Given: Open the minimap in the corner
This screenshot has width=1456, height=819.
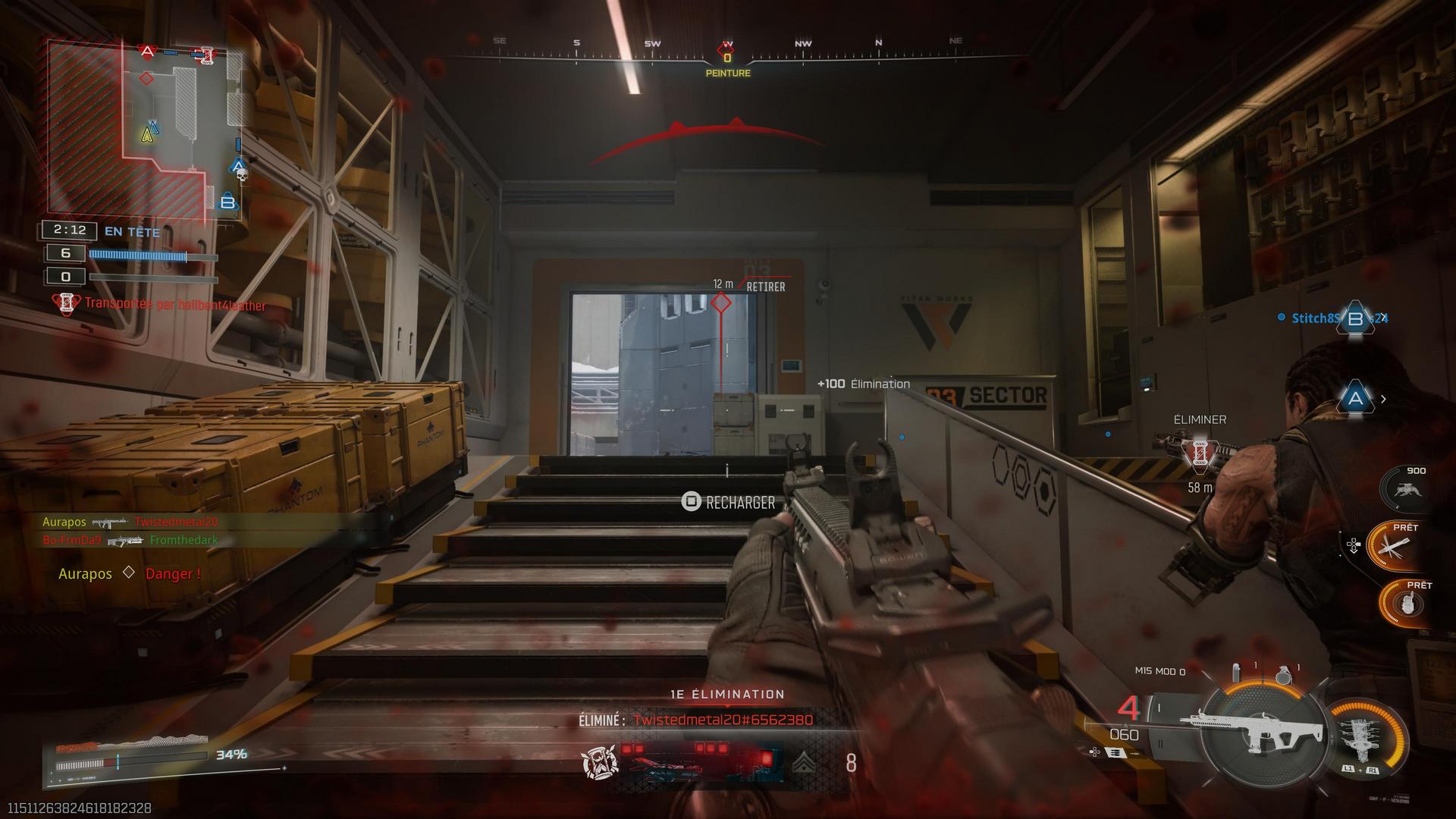Looking at the screenshot, I should pyautogui.click(x=144, y=129).
